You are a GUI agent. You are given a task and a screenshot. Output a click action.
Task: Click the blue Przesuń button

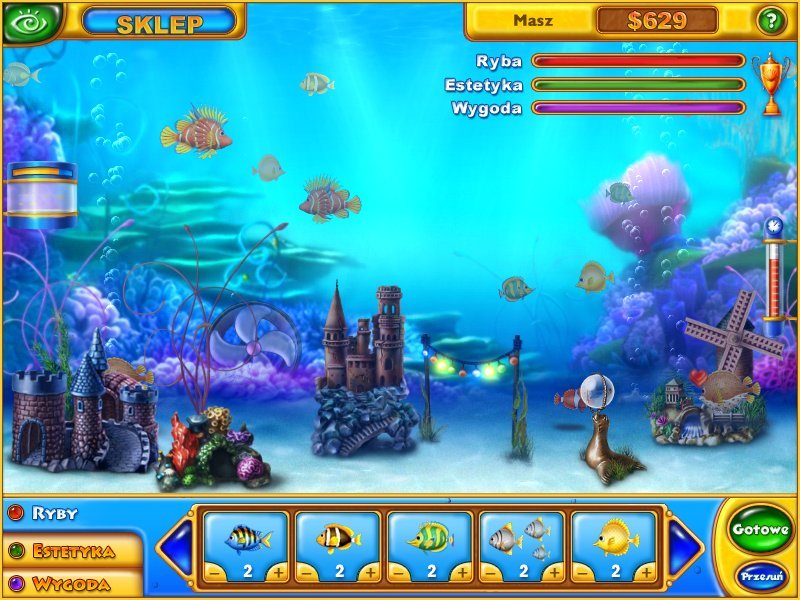coord(760,577)
